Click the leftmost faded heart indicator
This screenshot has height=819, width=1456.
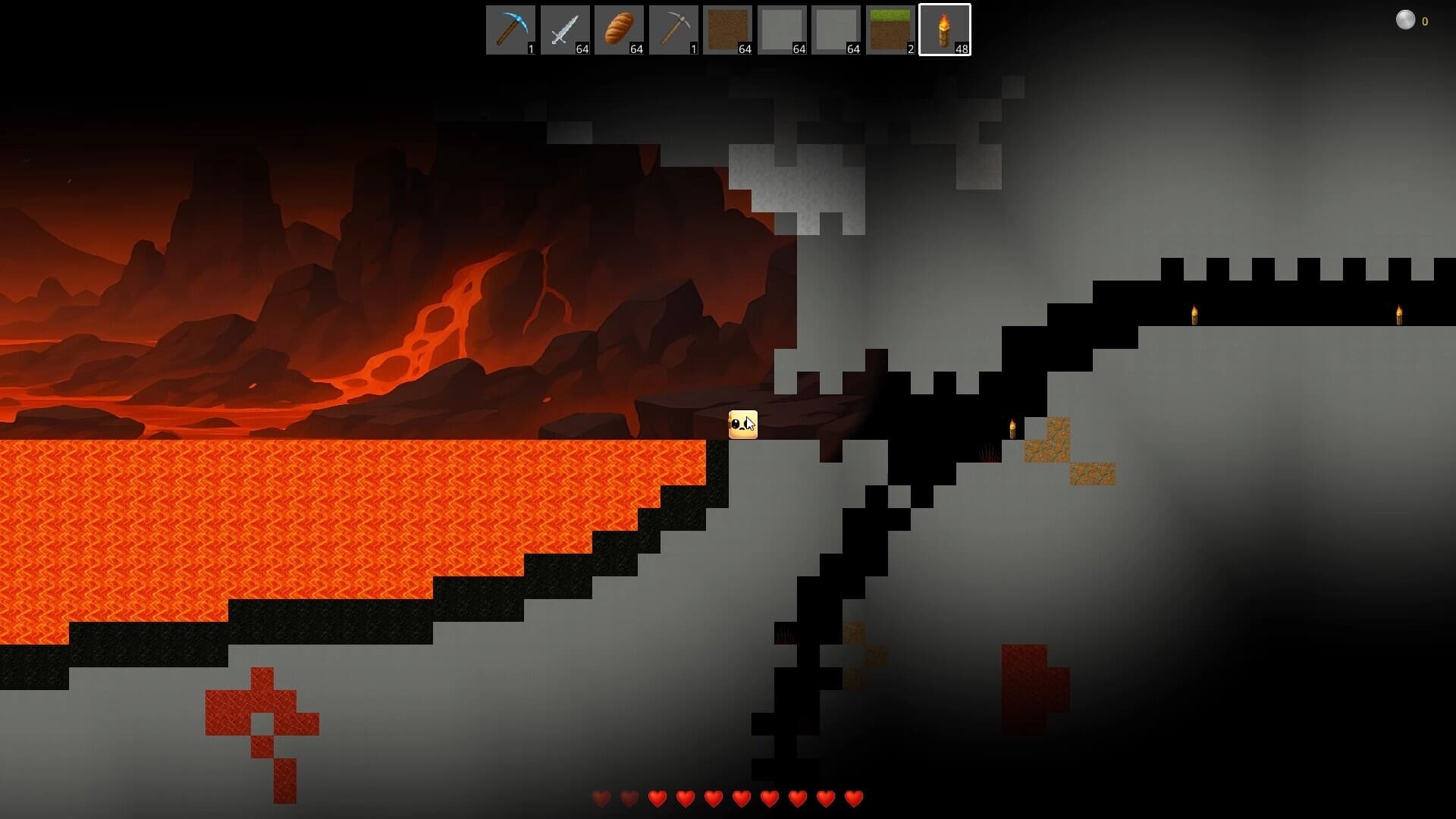pyautogui.click(x=601, y=798)
